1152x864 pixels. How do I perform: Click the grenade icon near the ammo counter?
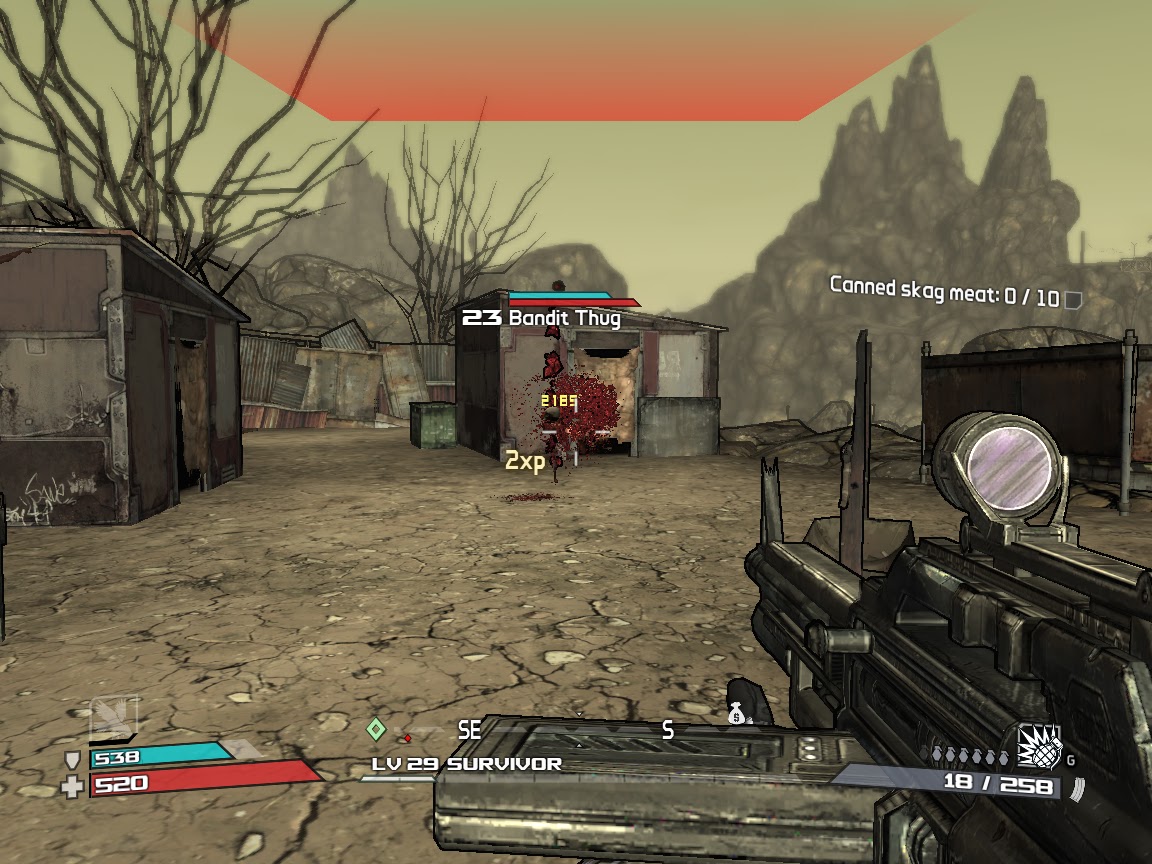pos(1039,748)
